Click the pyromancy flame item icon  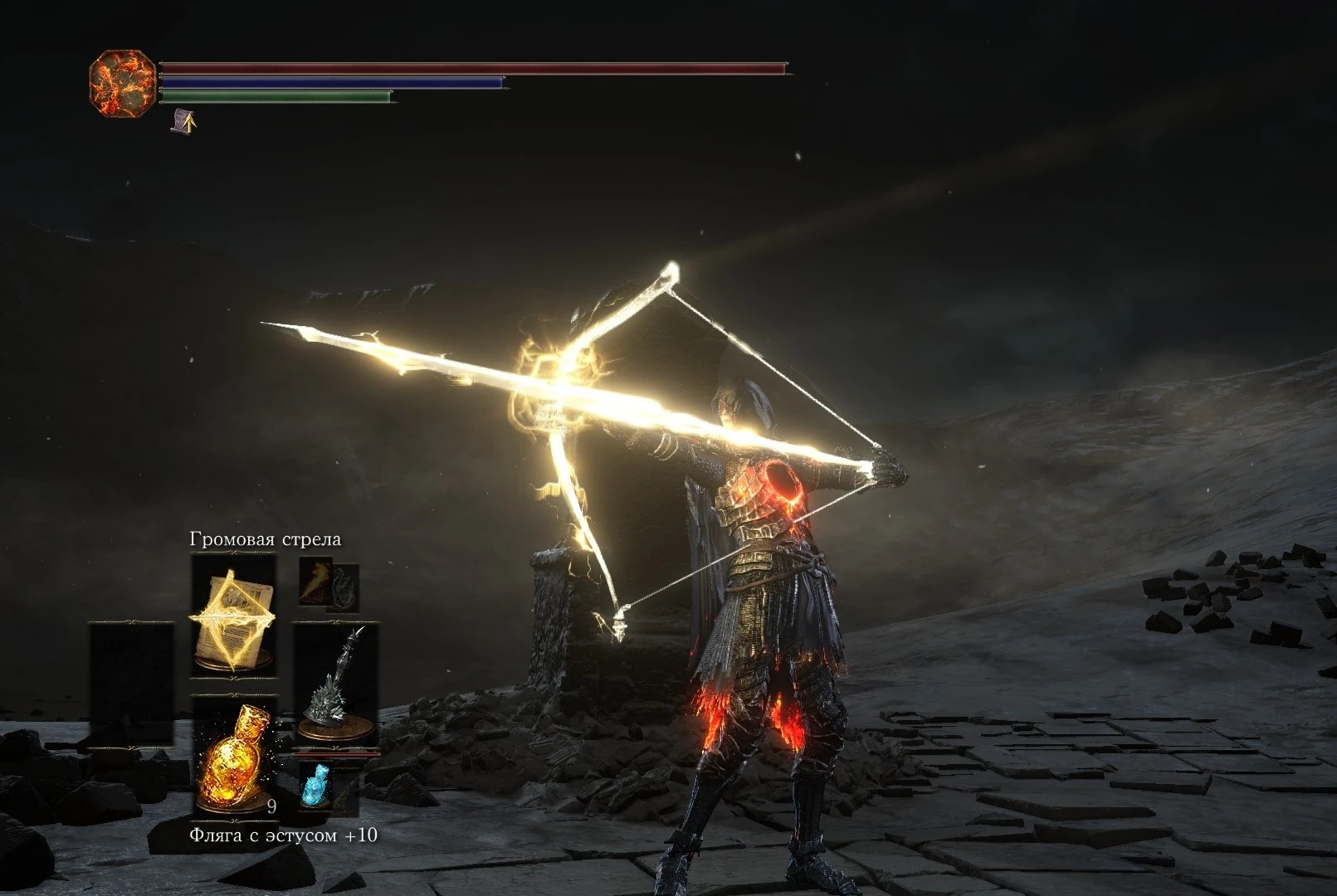(x=315, y=582)
